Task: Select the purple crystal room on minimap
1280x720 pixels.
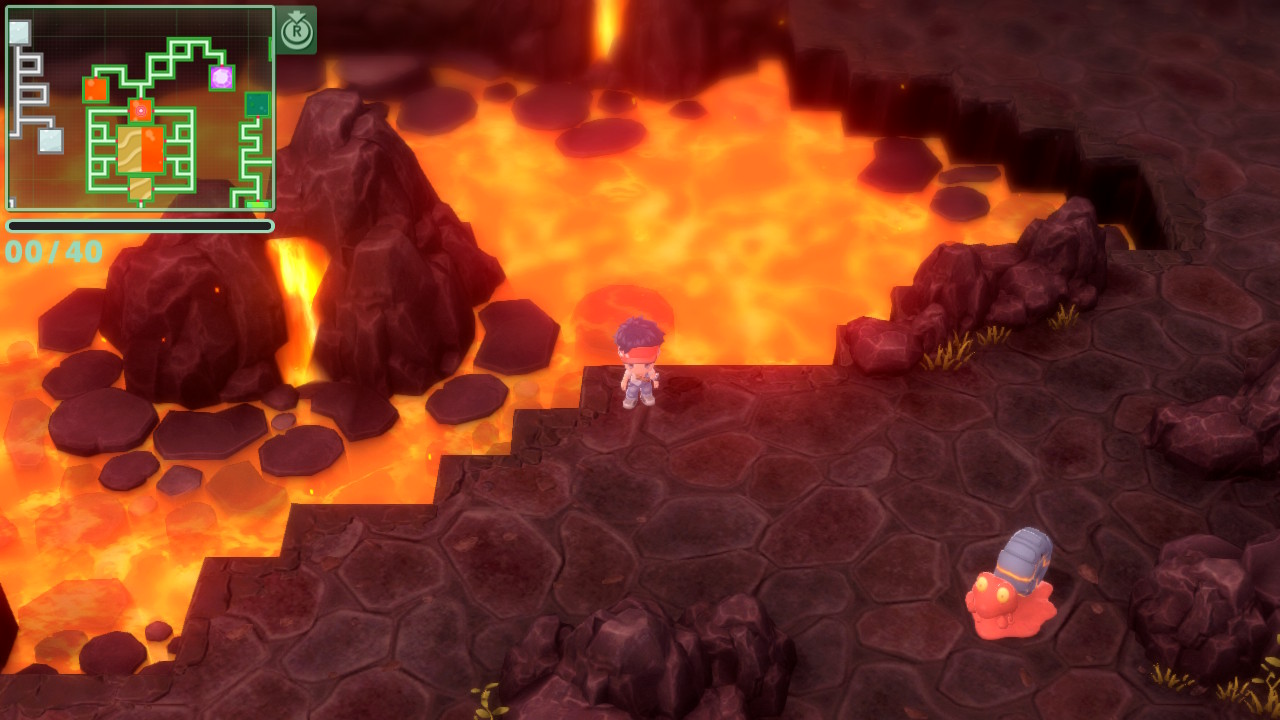Action: click(x=221, y=77)
